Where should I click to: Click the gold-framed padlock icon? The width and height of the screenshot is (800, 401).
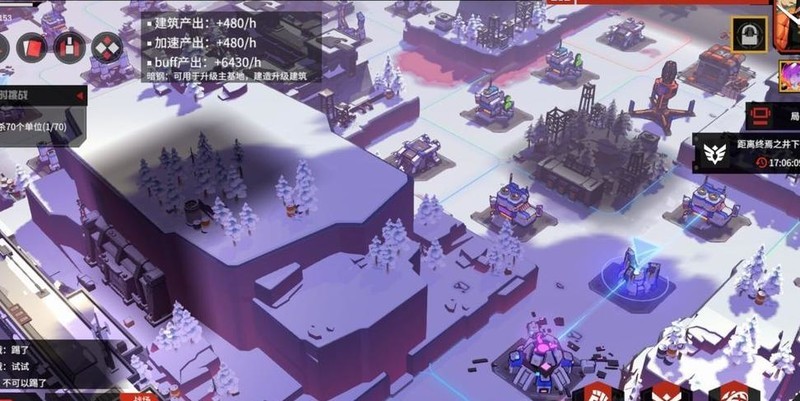(x=745, y=35)
